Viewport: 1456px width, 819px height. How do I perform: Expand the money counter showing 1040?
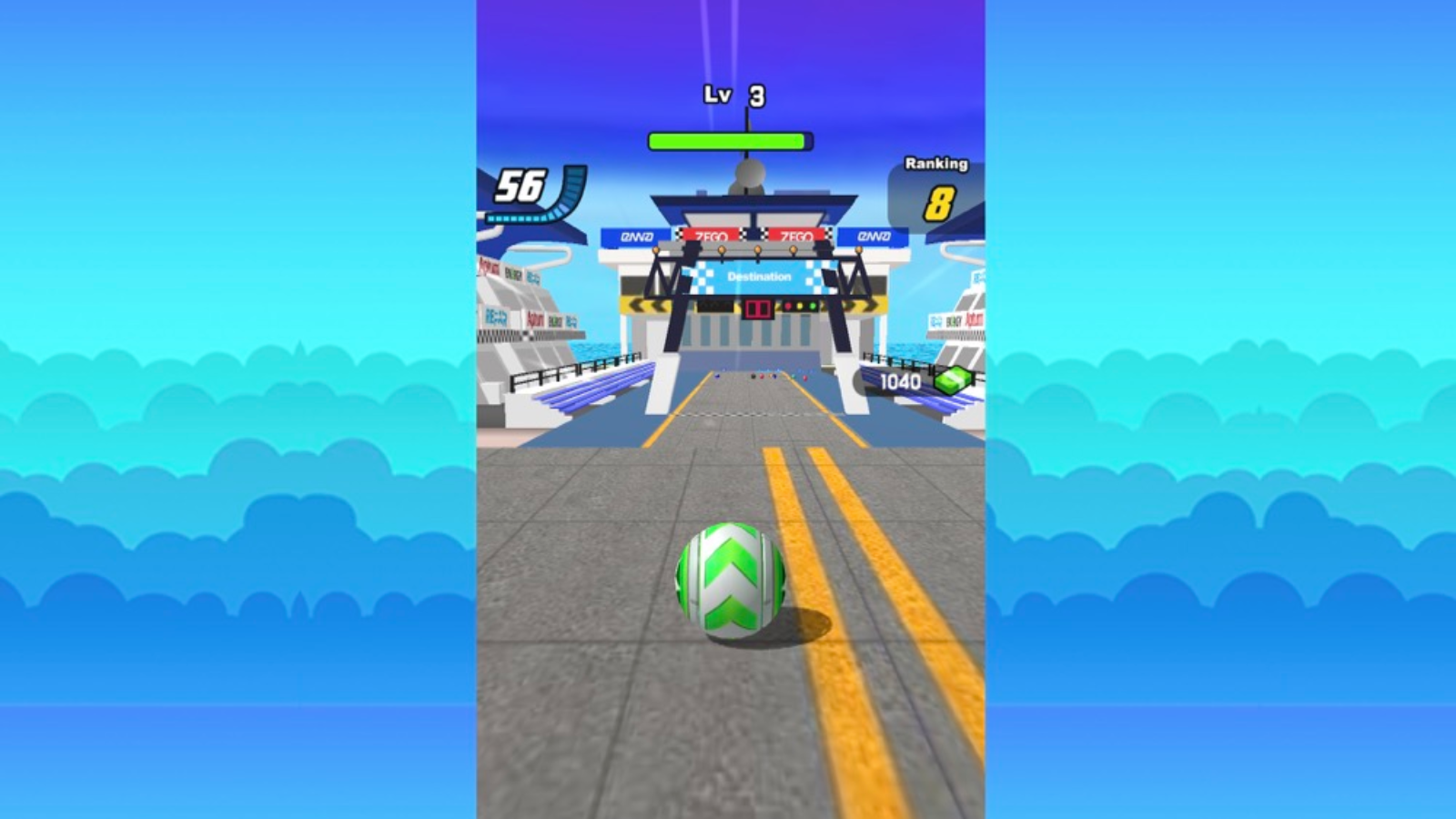coord(903,381)
